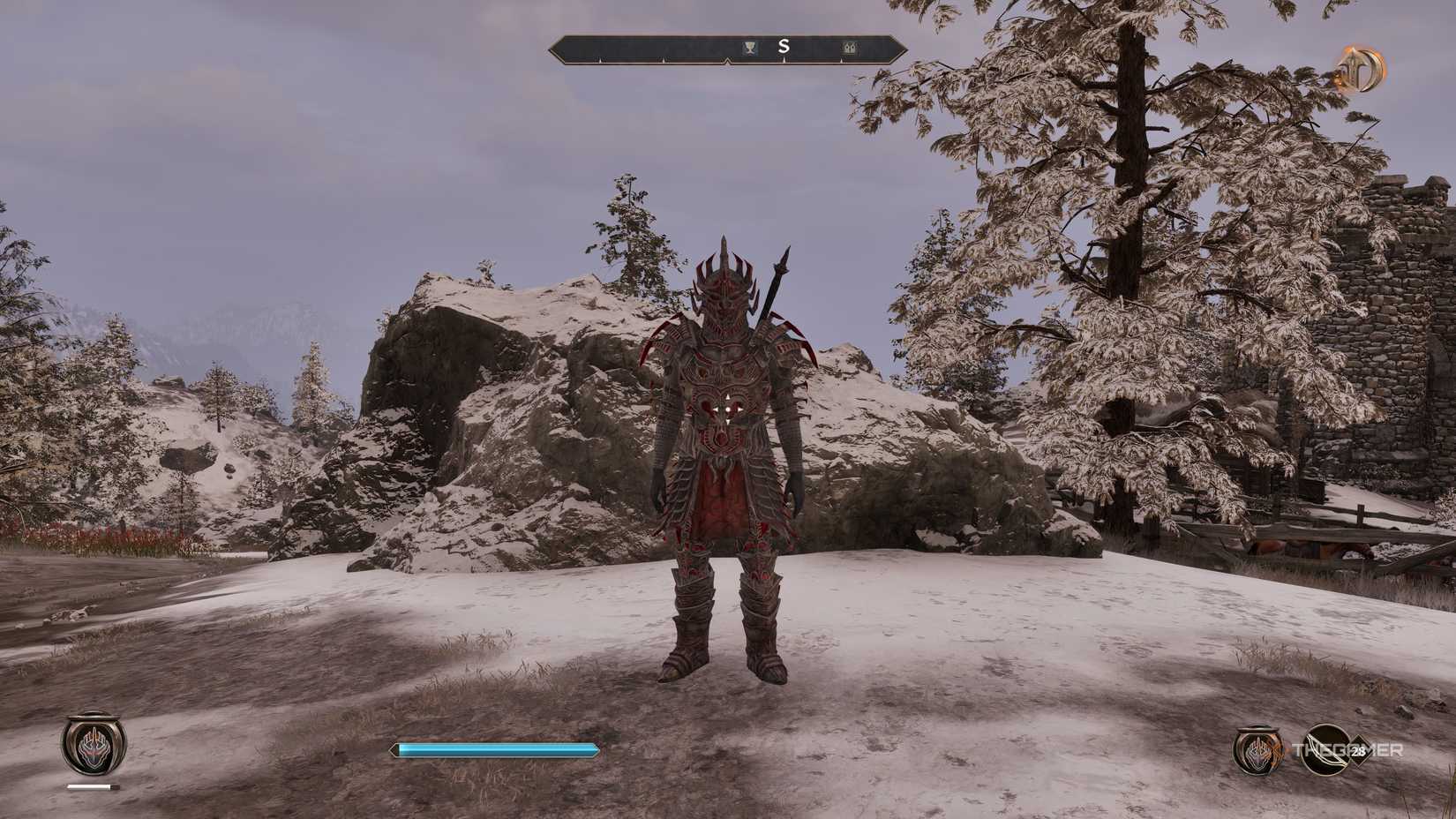Click the chalice marker left of the S heading
Screen dimensions: 1456x819
click(749, 47)
